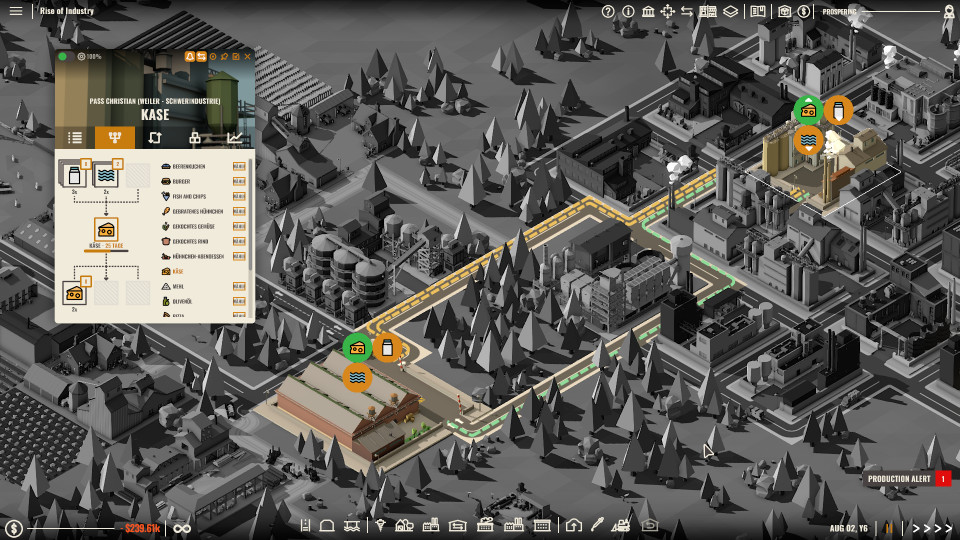Switch to the recipe tree tab

[x=114, y=138]
